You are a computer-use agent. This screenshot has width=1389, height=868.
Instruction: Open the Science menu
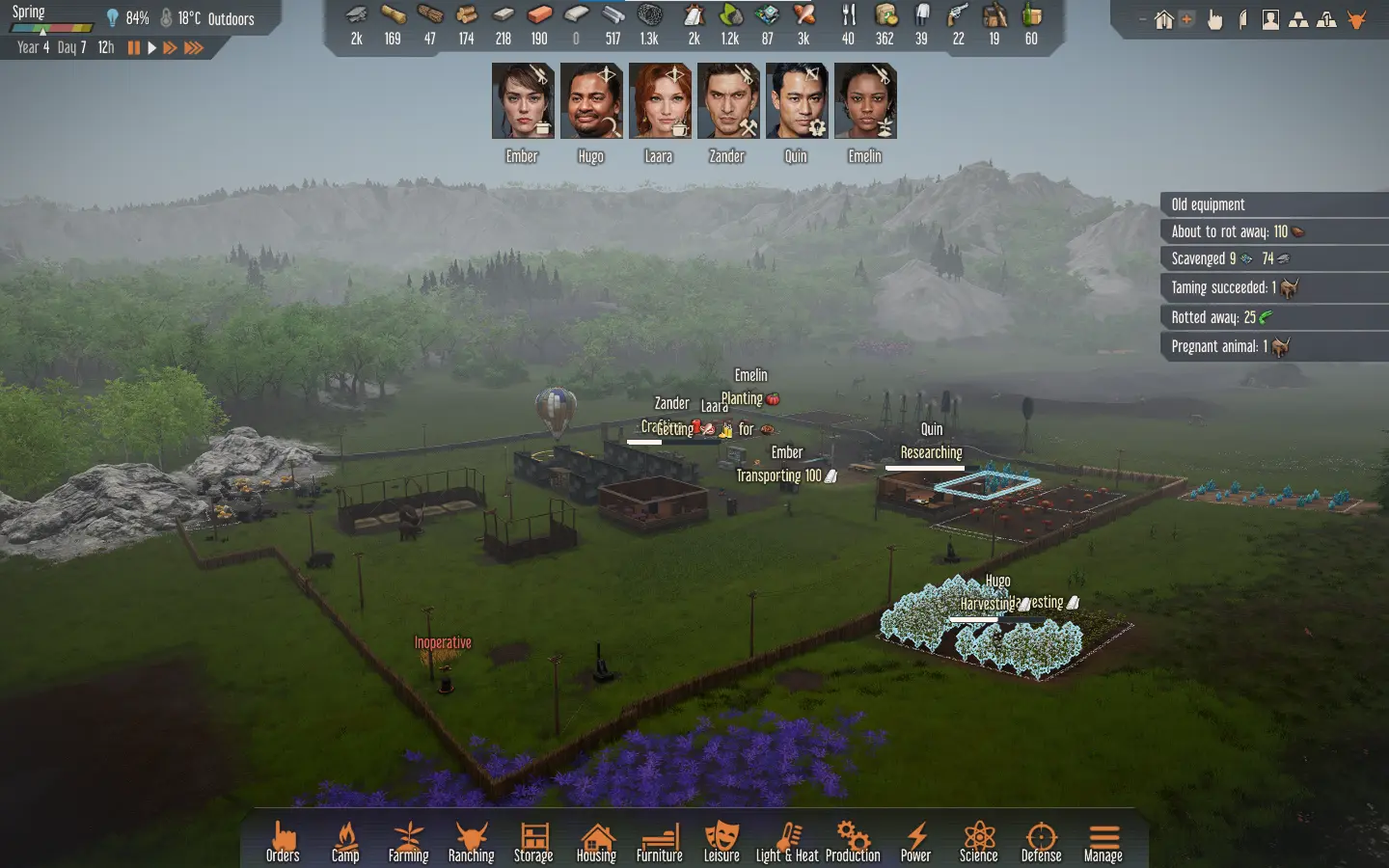pos(978,840)
